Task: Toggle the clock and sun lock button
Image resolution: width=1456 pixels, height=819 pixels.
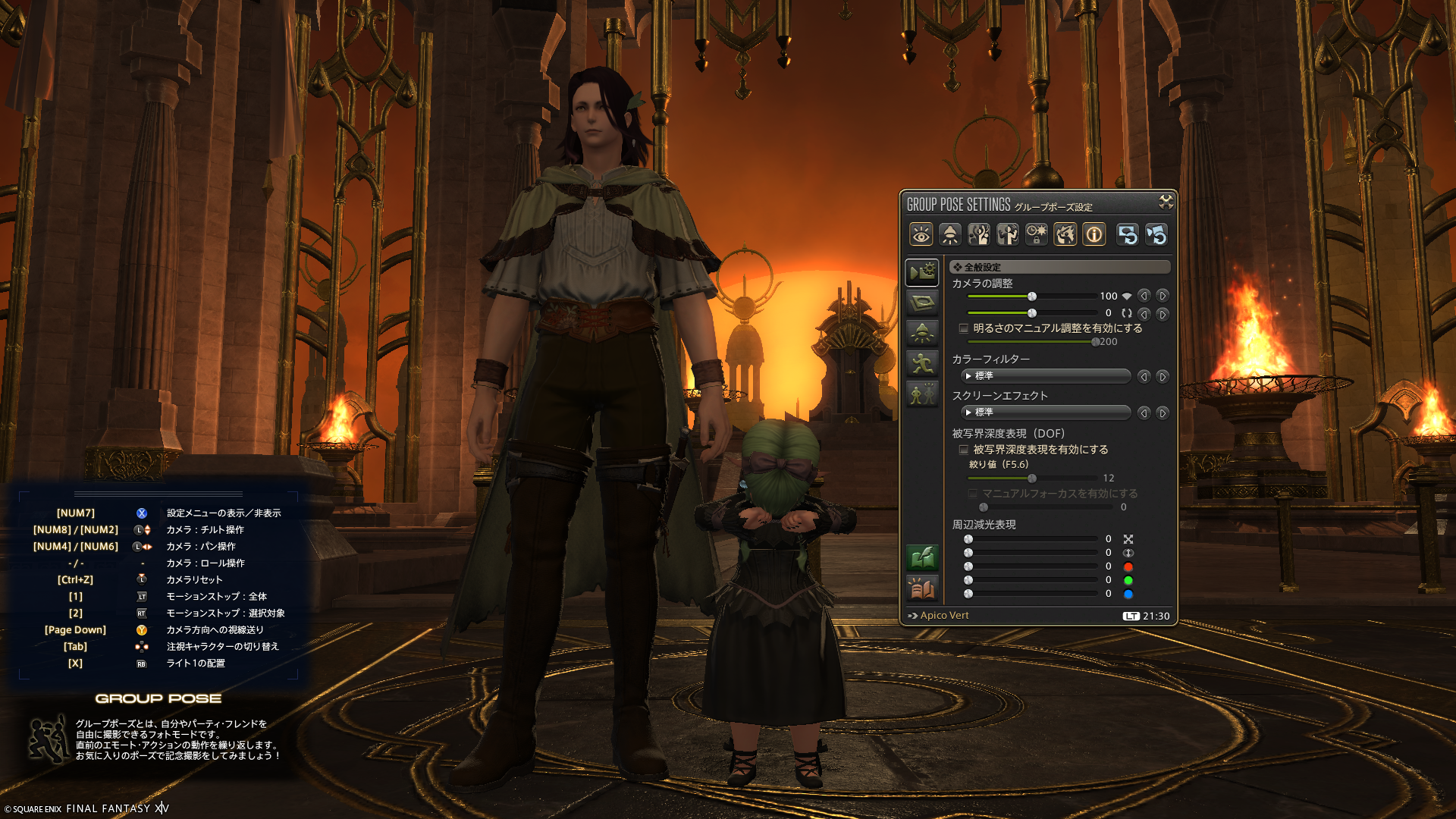Action: pyautogui.click(x=1037, y=235)
